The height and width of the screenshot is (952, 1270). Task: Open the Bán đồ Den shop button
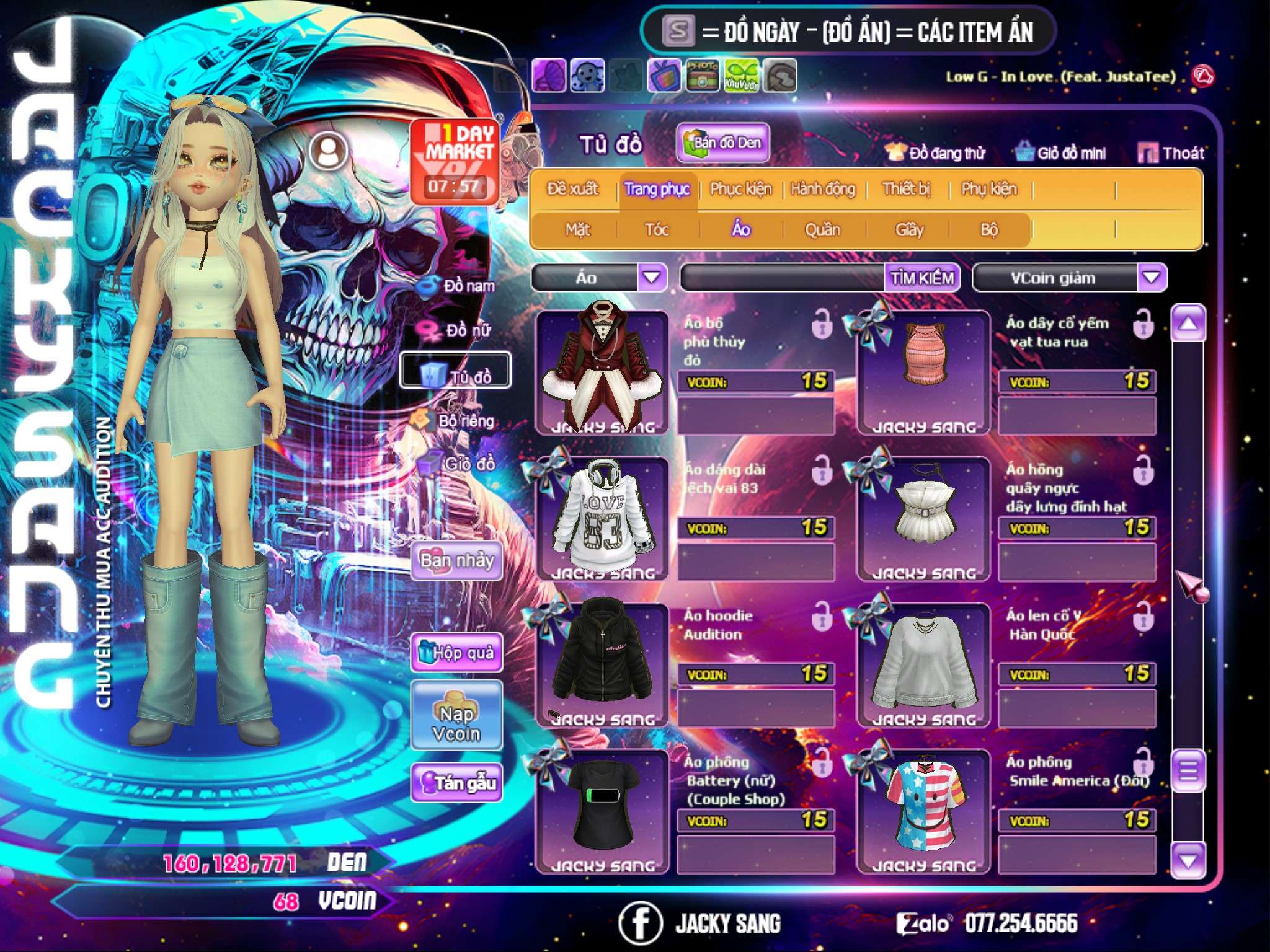[x=722, y=143]
